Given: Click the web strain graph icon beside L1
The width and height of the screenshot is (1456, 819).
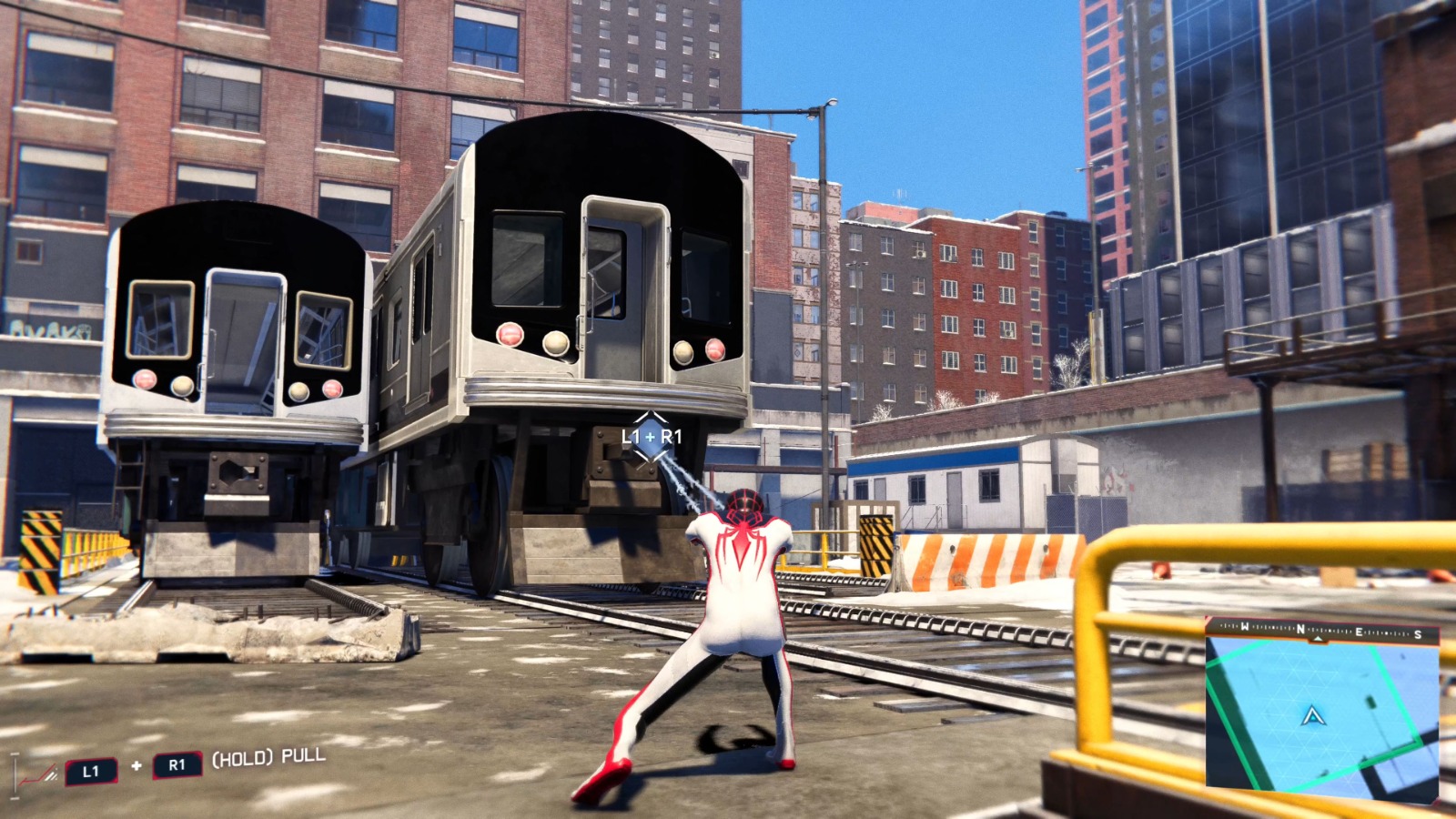Looking at the screenshot, I should pos(39,773).
